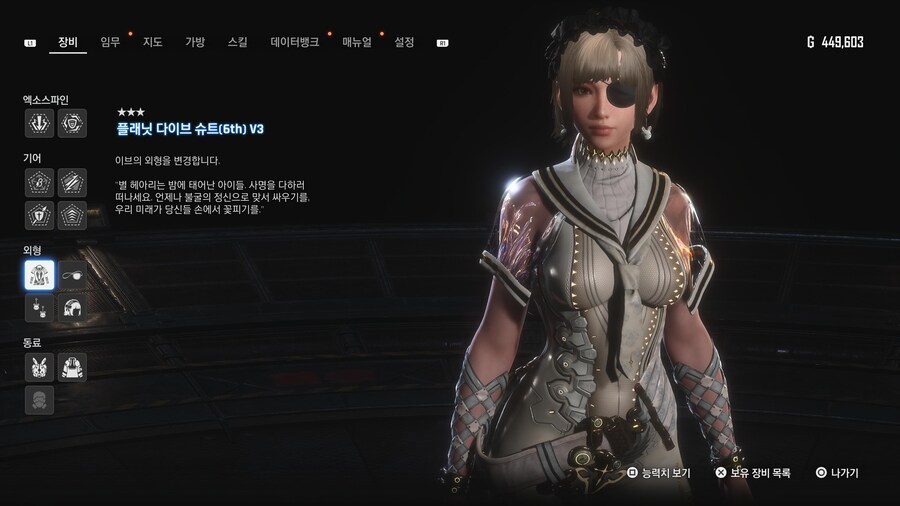The height and width of the screenshot is (506, 900).
Task: Open the 가방 bag tab
Action: pyautogui.click(x=194, y=42)
